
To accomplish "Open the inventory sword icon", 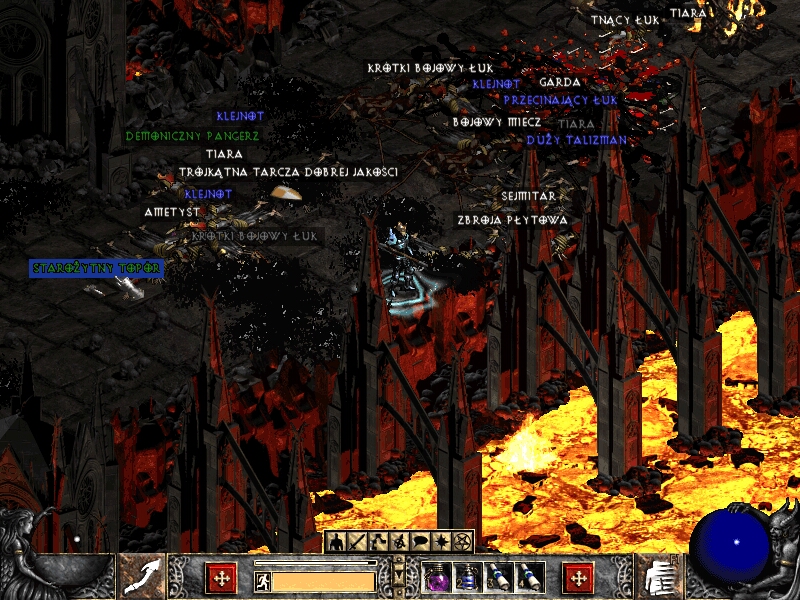I will [358, 542].
